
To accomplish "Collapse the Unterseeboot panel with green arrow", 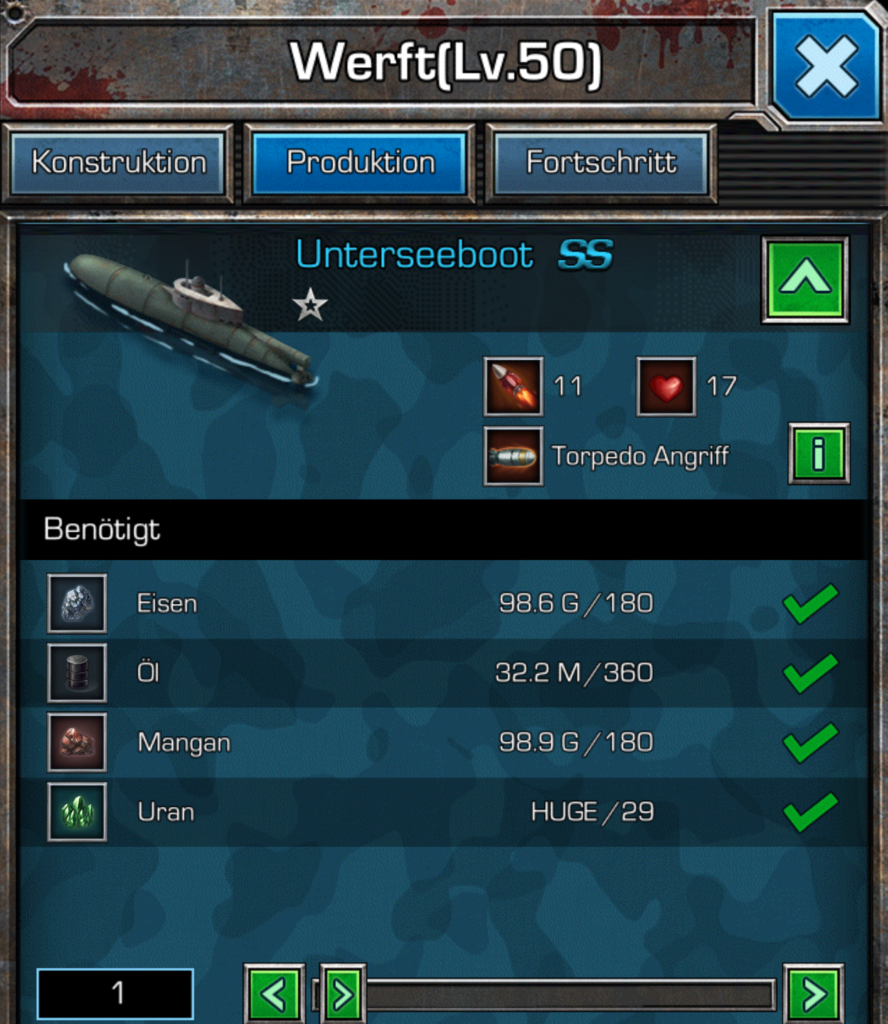I will point(805,280).
